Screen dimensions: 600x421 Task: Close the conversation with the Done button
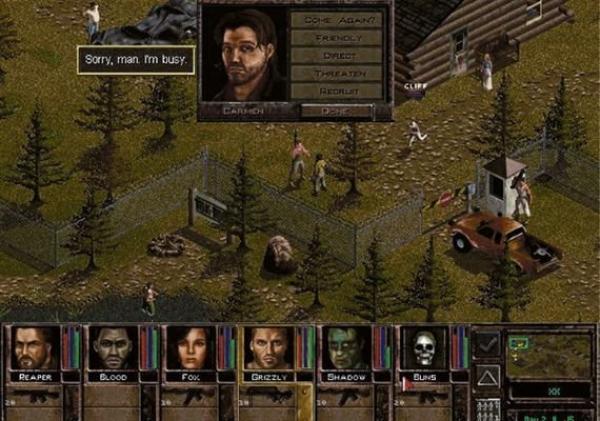pos(336,109)
